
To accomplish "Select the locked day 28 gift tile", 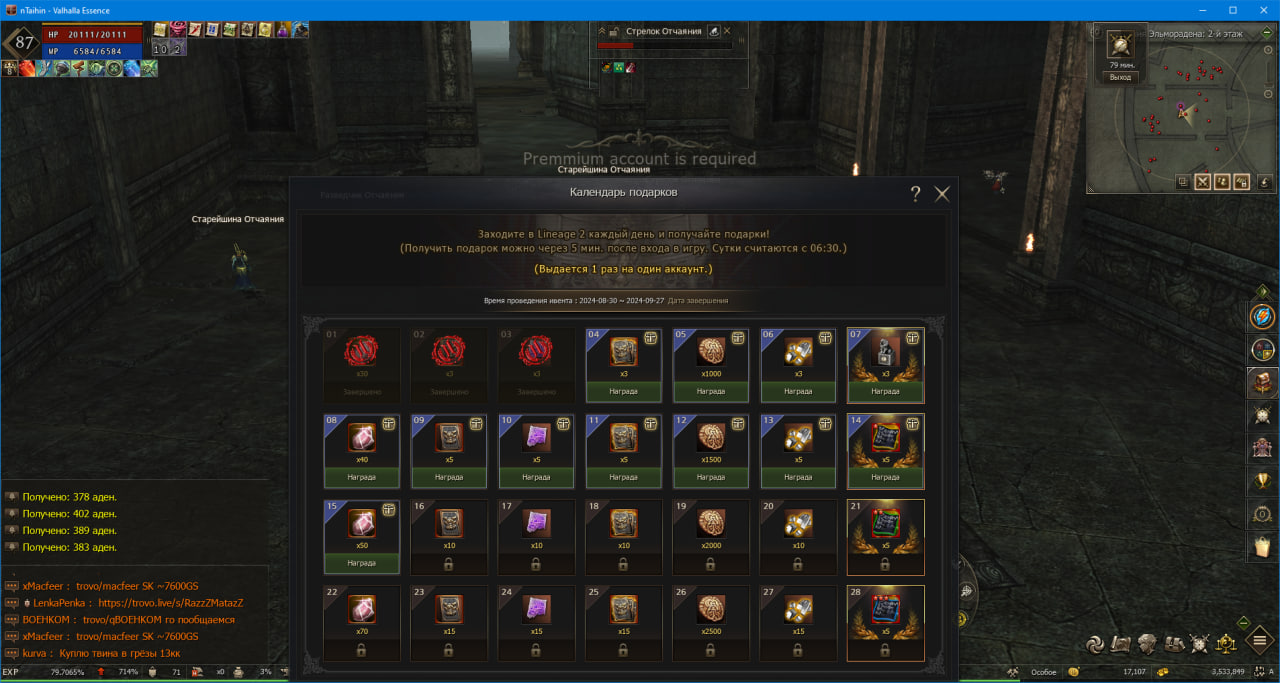I will (885, 623).
